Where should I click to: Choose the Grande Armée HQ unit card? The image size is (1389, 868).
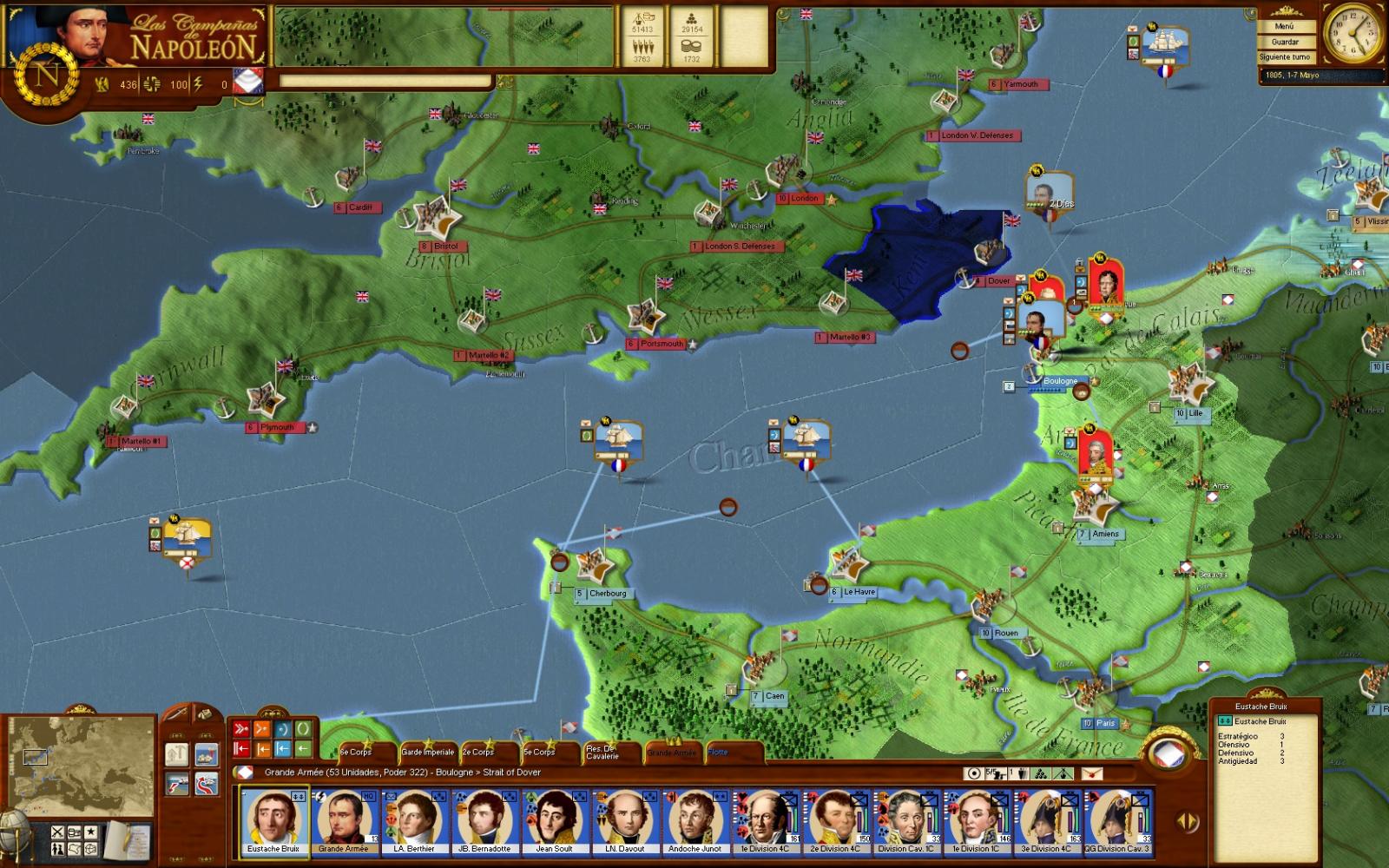click(x=345, y=821)
